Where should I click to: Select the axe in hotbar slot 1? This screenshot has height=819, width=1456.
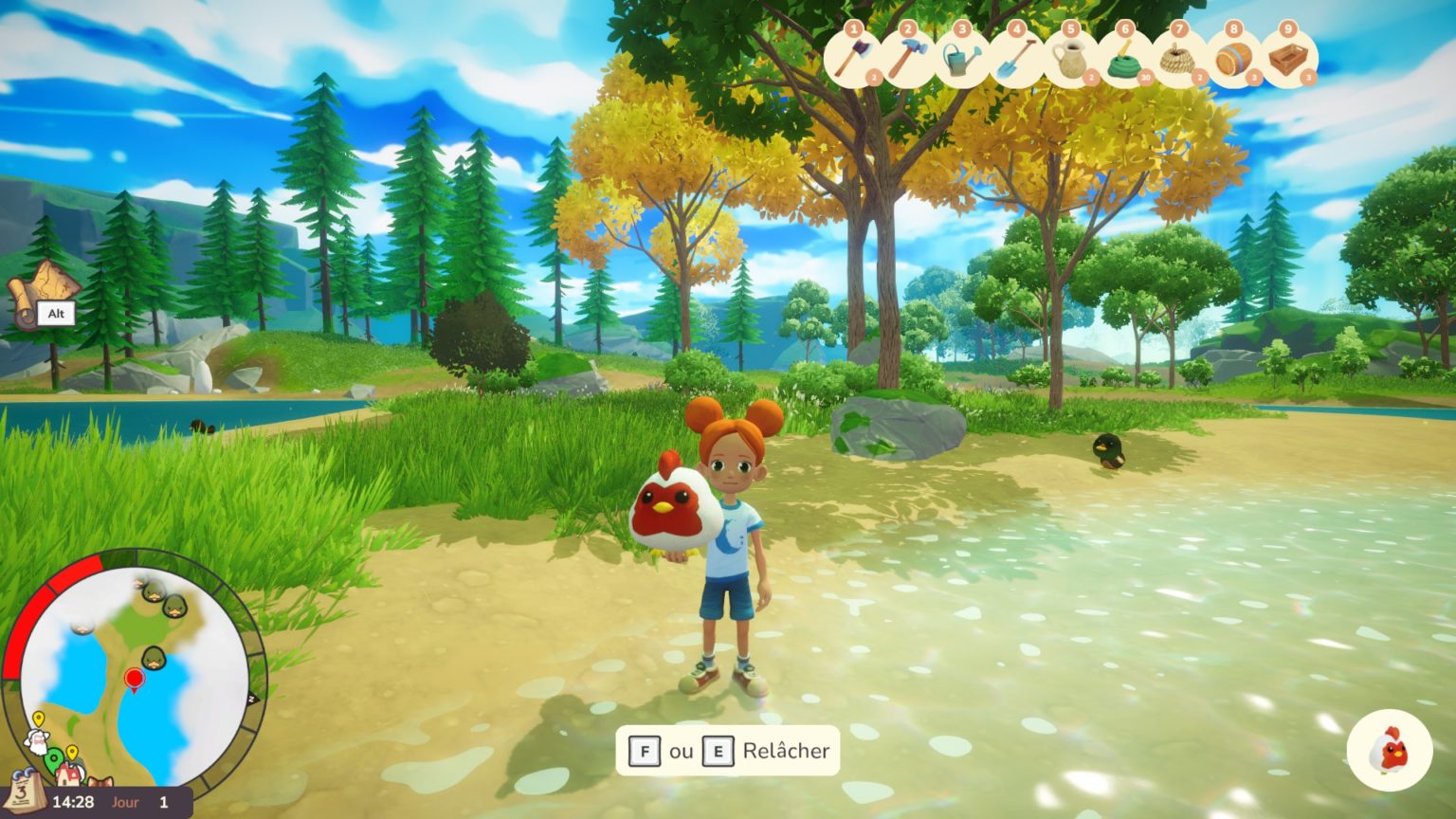point(854,58)
